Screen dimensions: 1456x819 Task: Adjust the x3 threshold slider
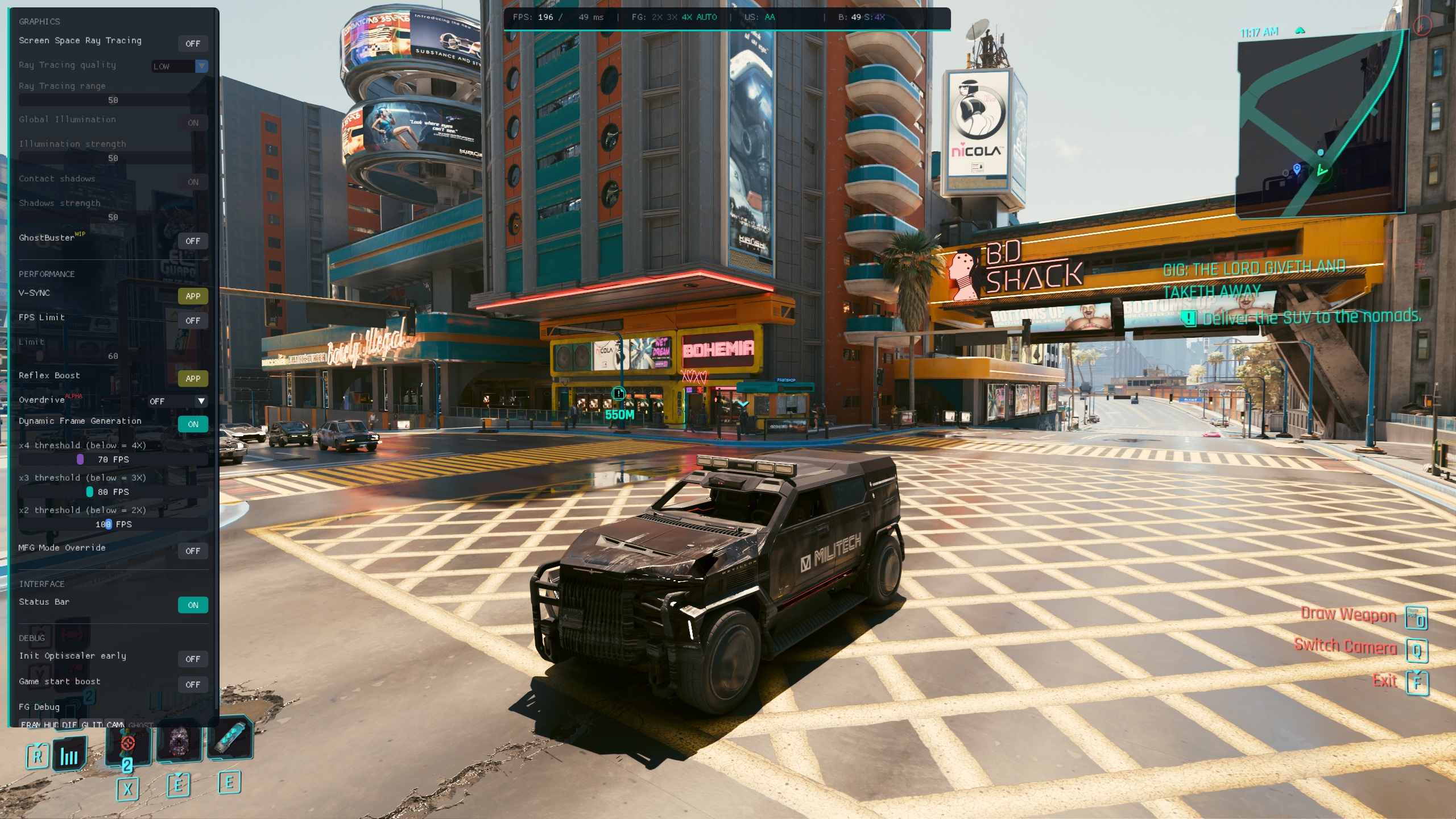click(x=90, y=492)
